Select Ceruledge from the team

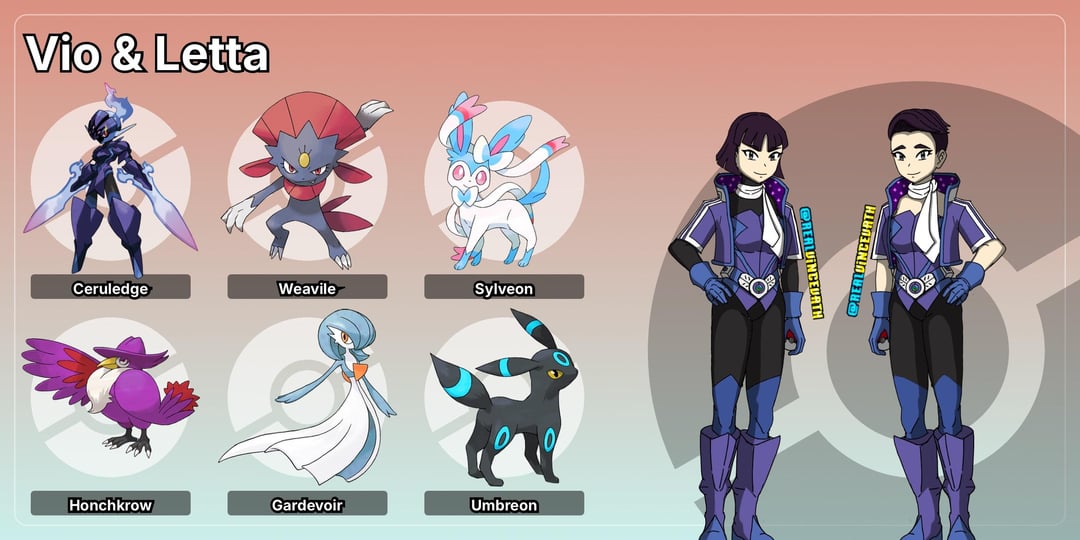pyautogui.click(x=110, y=185)
